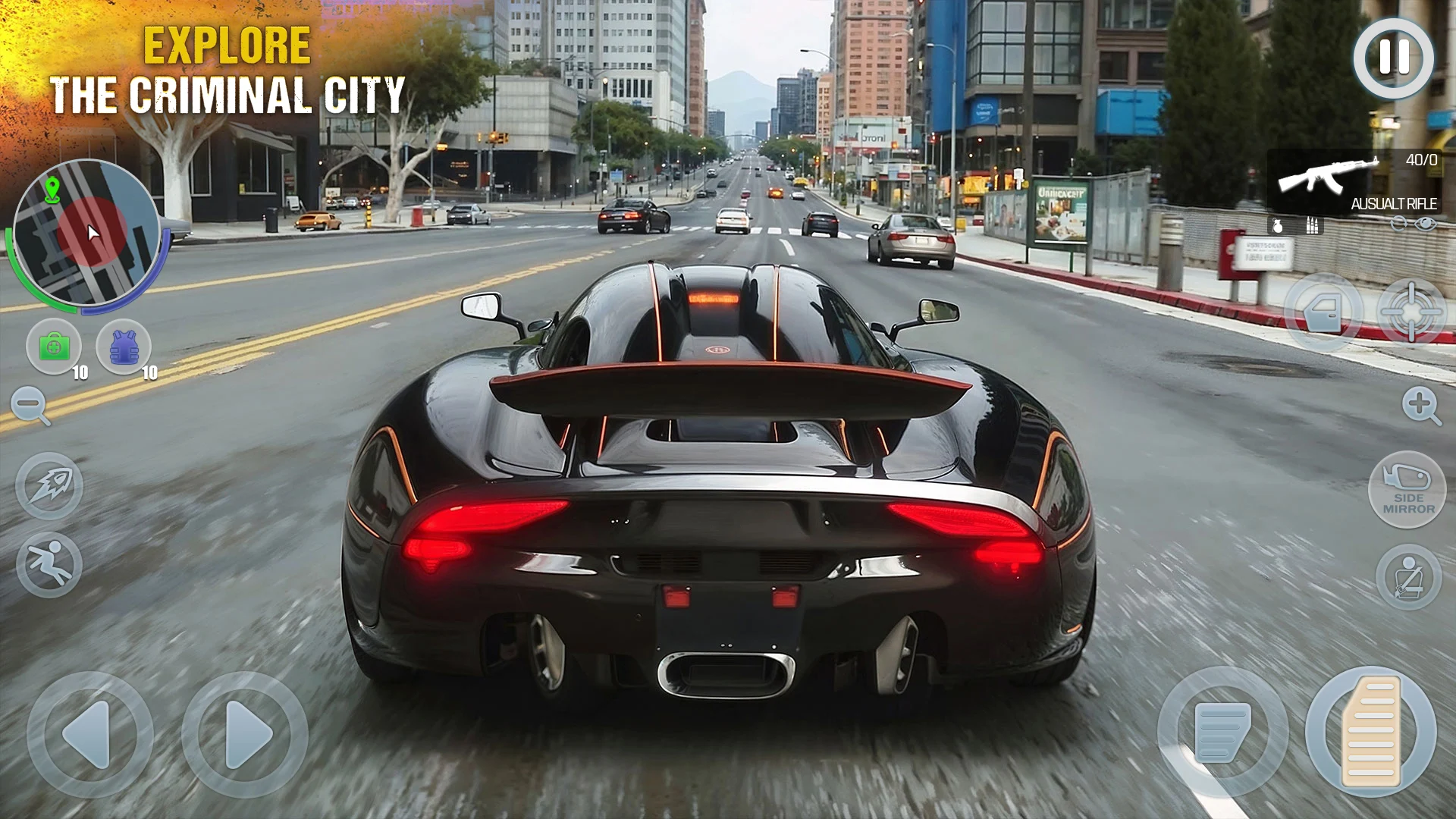The height and width of the screenshot is (819, 1456).
Task: Pause the game
Action: click(1392, 57)
